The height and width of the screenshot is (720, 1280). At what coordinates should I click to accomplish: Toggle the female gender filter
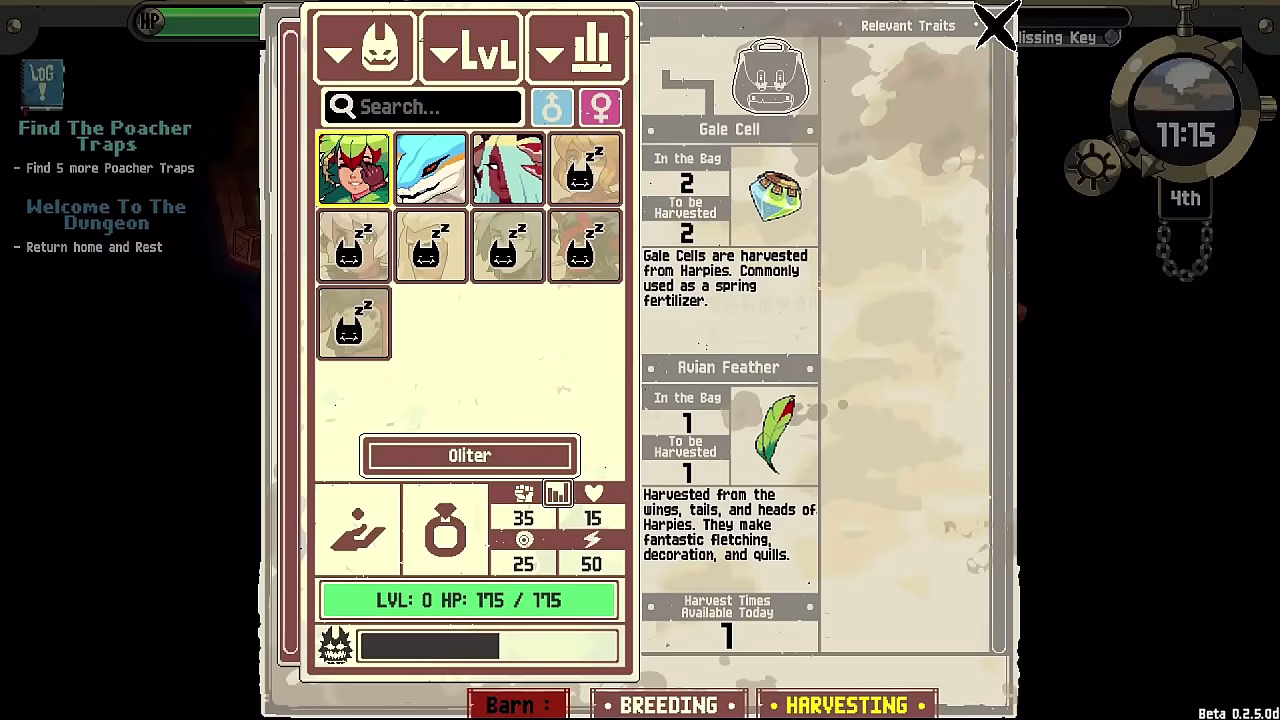(x=600, y=107)
